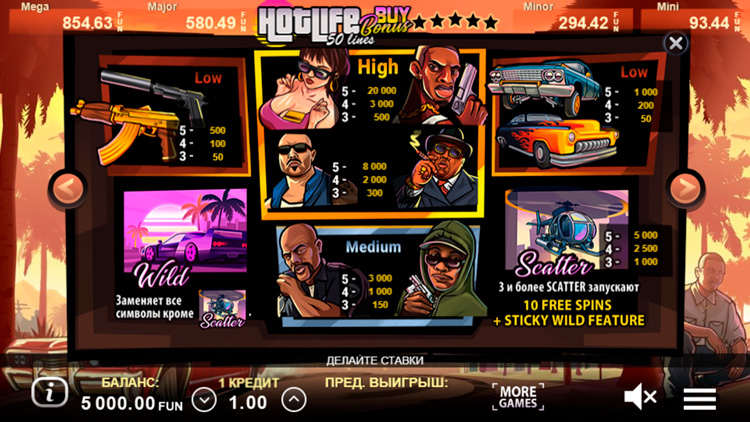Open More Games
This screenshot has width=750, height=422.
518,396
